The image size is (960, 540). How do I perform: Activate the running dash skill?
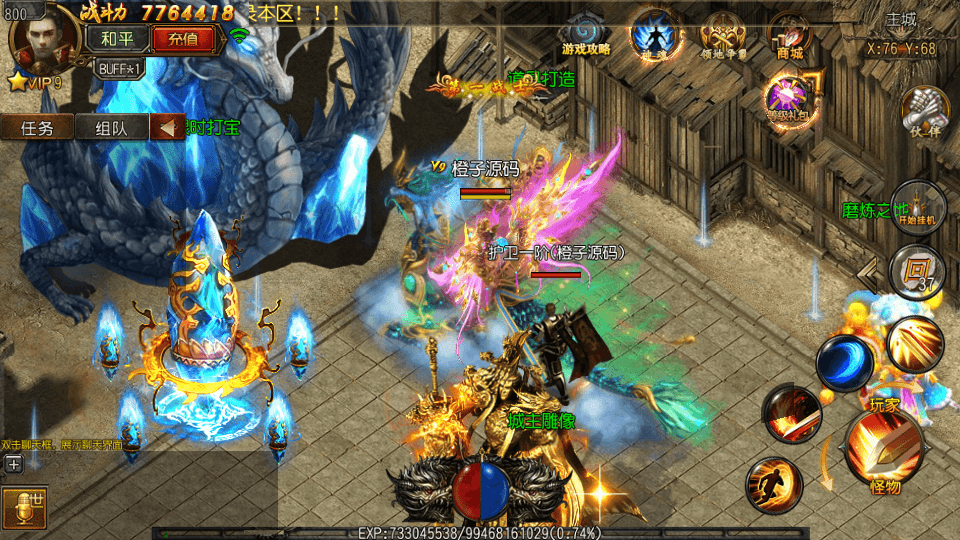pyautogui.click(x=773, y=486)
